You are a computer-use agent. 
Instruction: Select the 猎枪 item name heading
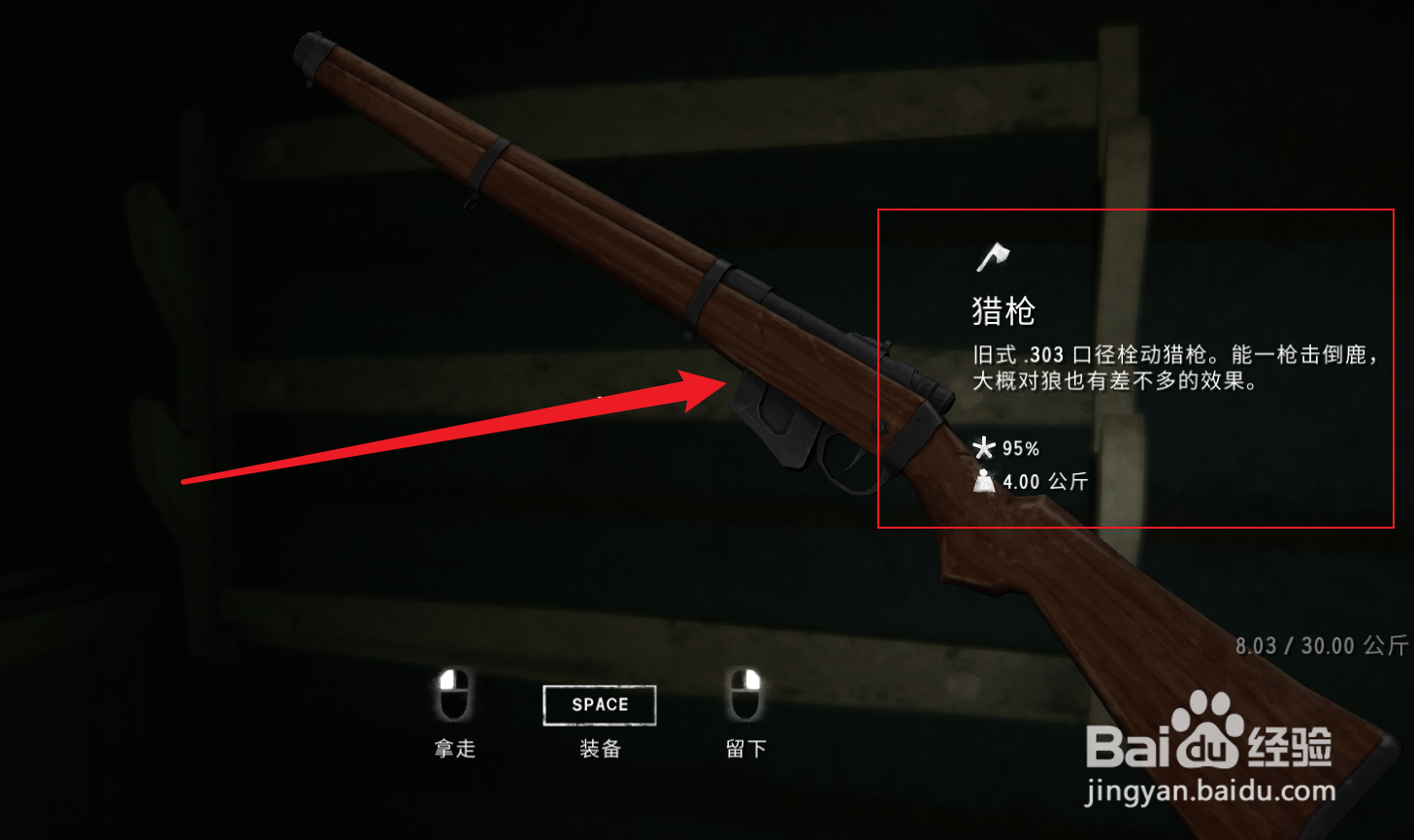click(x=1003, y=311)
